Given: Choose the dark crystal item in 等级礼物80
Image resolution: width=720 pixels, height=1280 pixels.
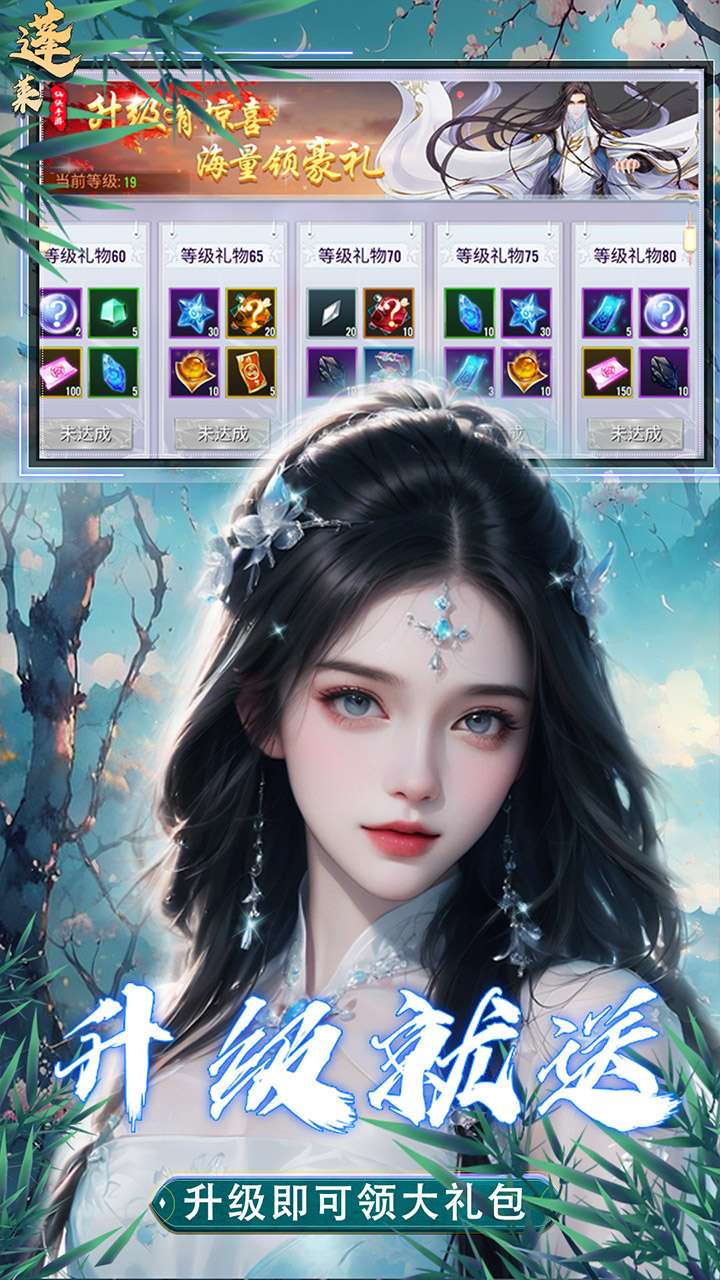Looking at the screenshot, I should coord(662,371).
